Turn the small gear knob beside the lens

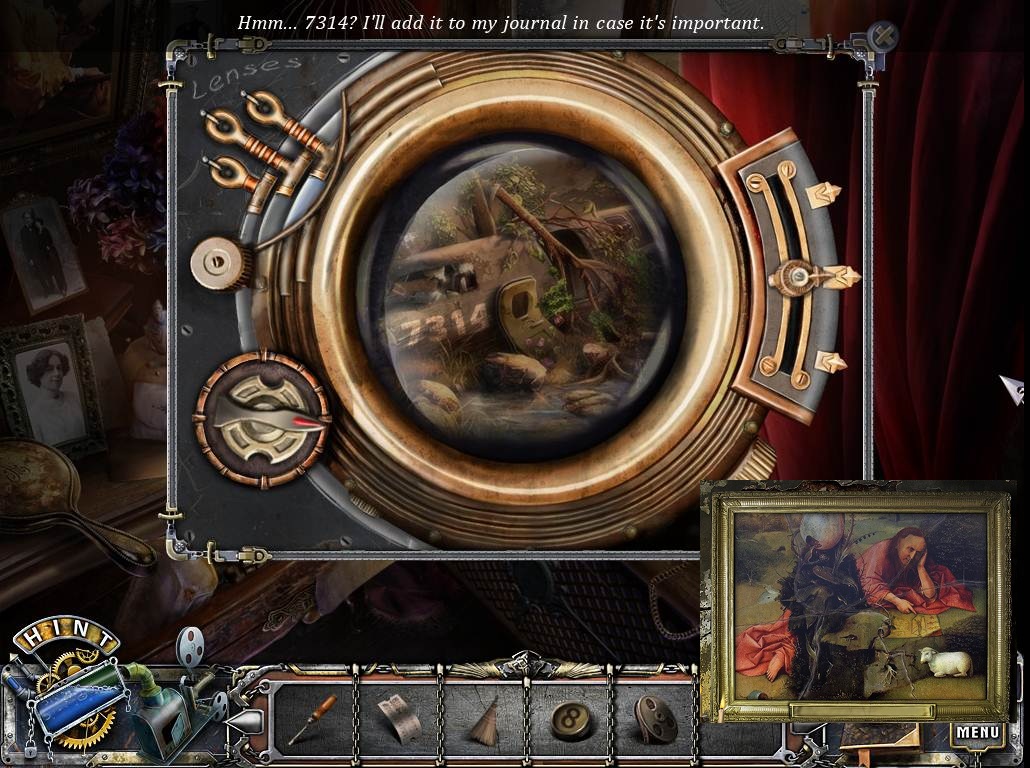[x=218, y=263]
